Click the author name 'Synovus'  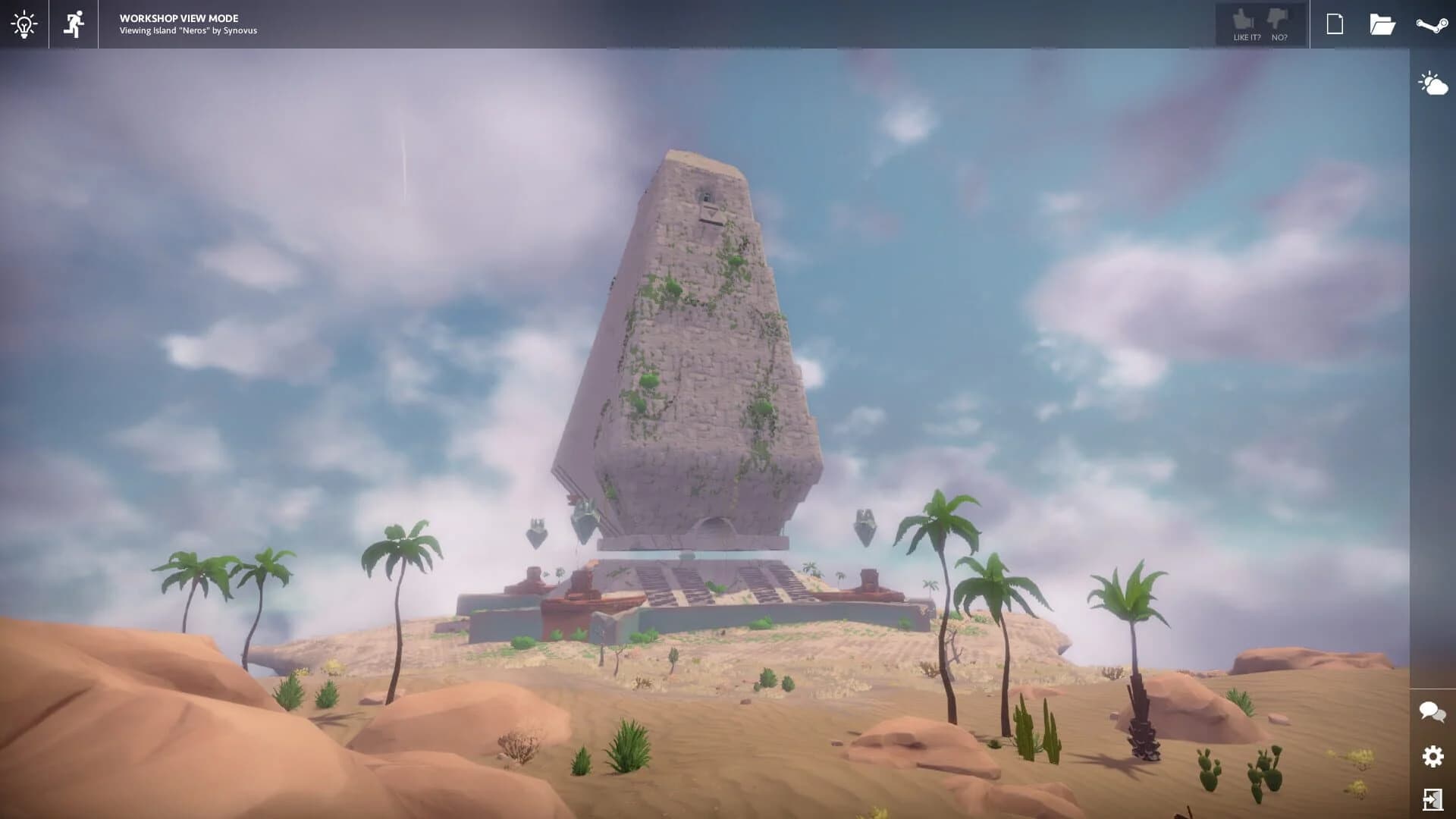pos(241,30)
